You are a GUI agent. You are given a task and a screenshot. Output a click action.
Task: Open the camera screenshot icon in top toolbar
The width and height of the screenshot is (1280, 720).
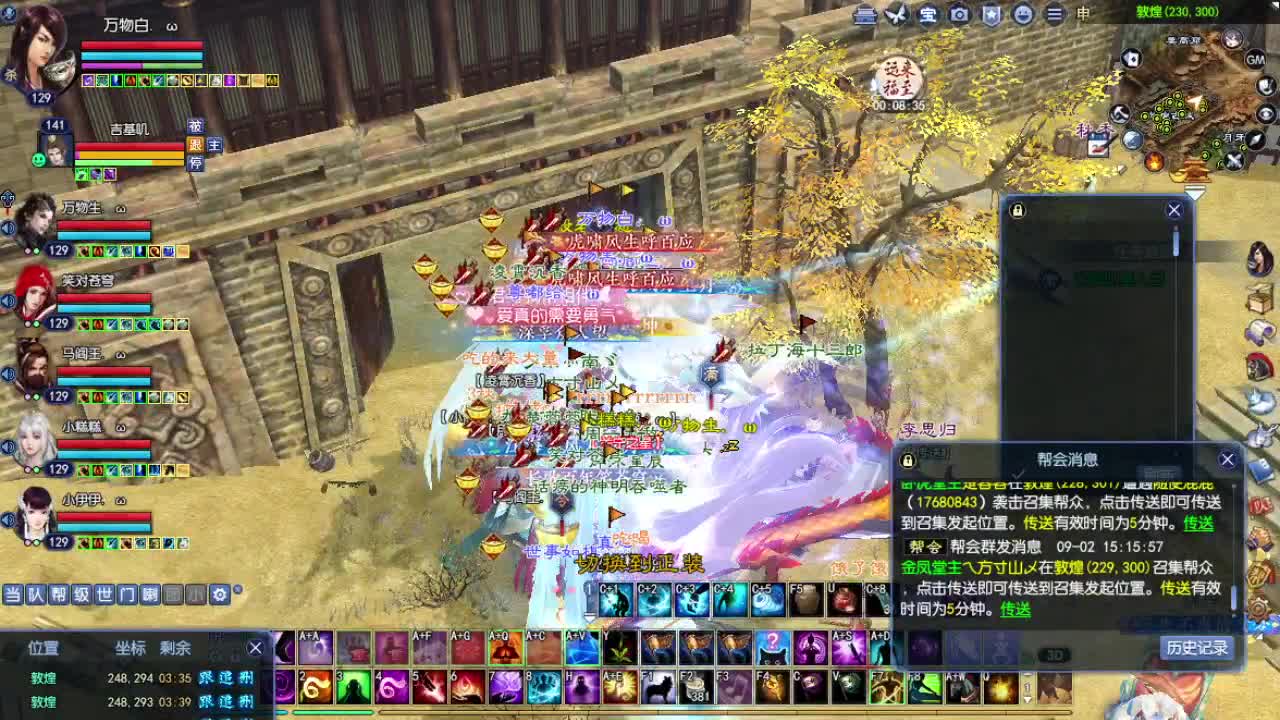(958, 14)
